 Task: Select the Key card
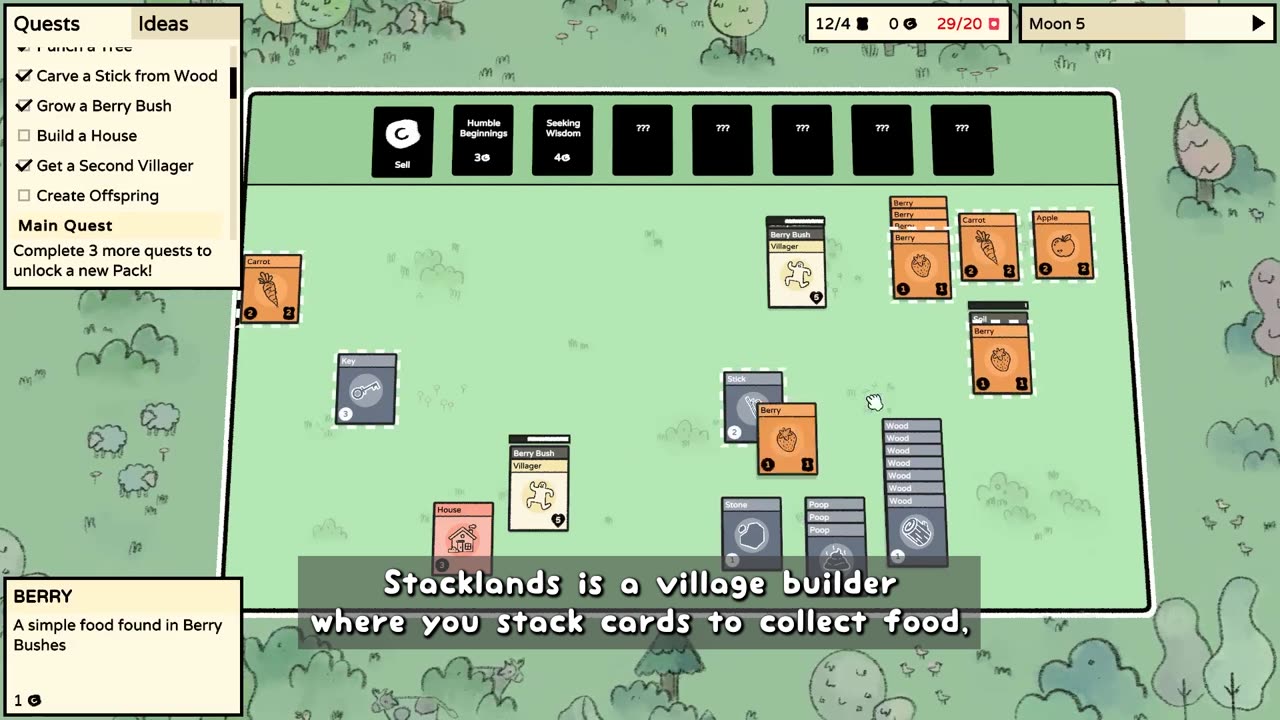point(366,390)
